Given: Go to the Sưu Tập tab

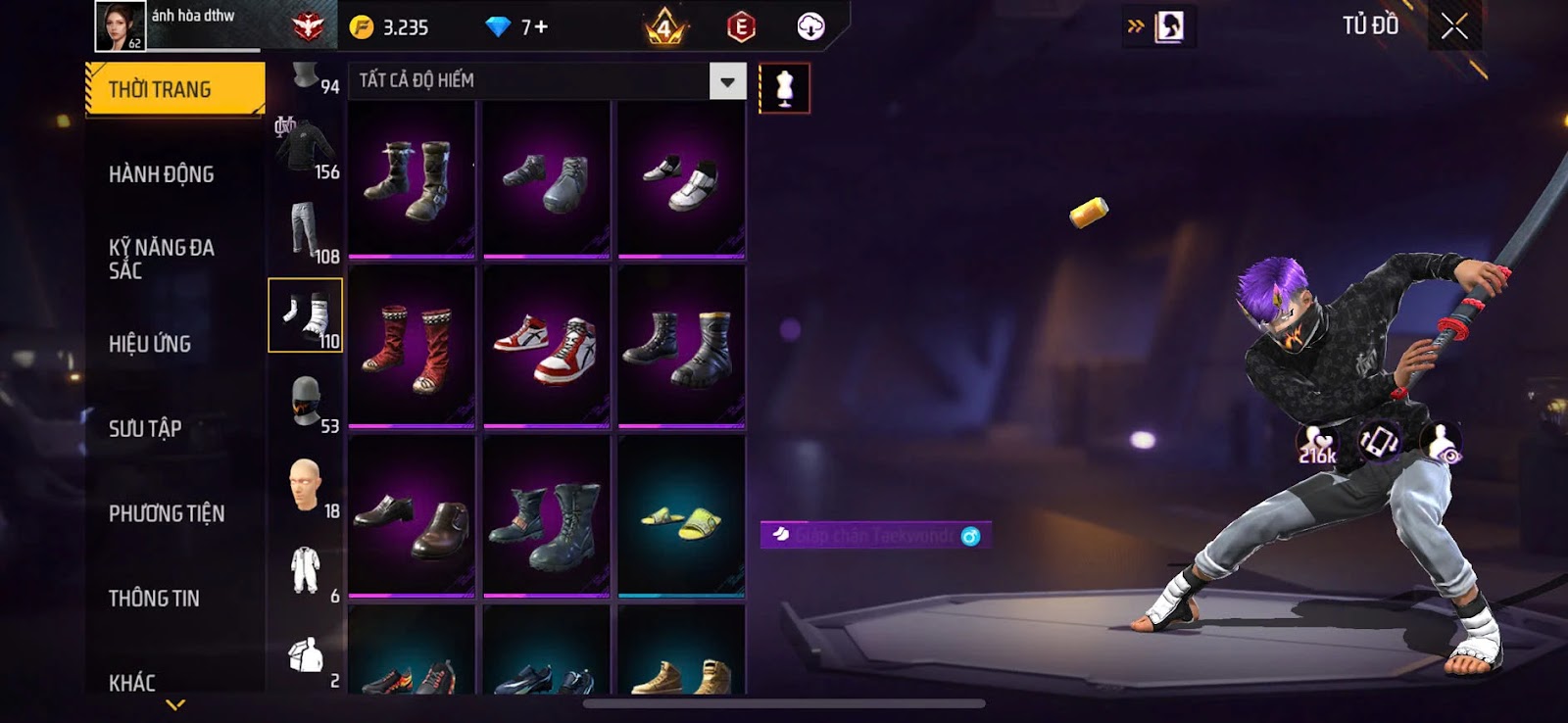Looking at the screenshot, I should coord(145,428).
